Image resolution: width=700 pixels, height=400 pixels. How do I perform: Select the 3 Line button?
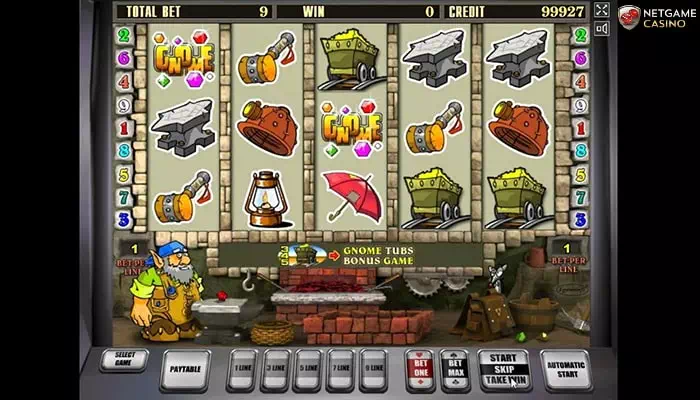pos(275,369)
